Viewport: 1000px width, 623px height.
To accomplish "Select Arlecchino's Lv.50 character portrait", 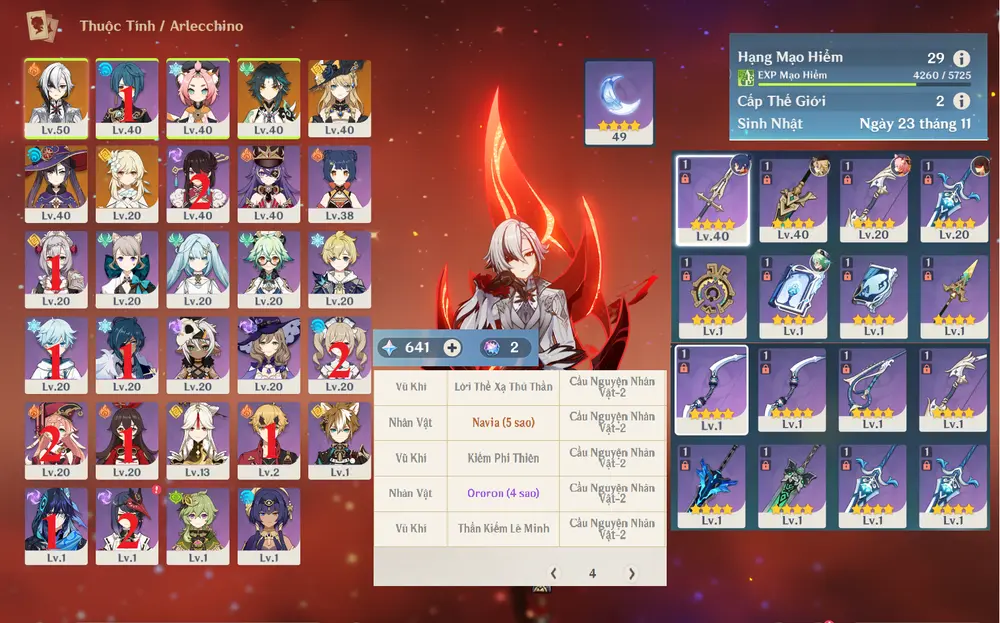I will (x=56, y=98).
